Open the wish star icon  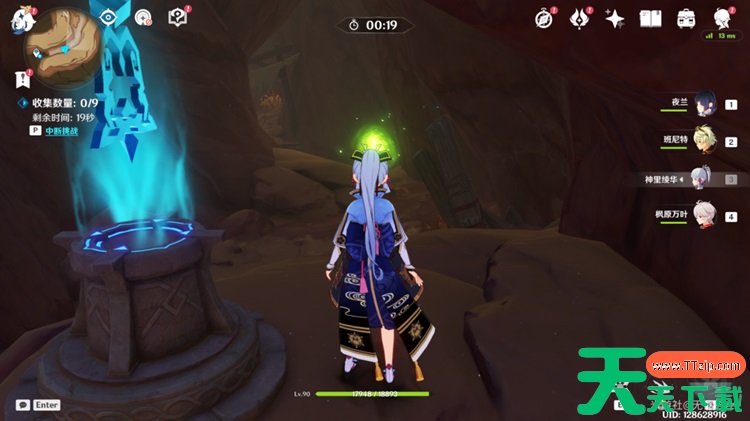pyautogui.click(x=615, y=19)
